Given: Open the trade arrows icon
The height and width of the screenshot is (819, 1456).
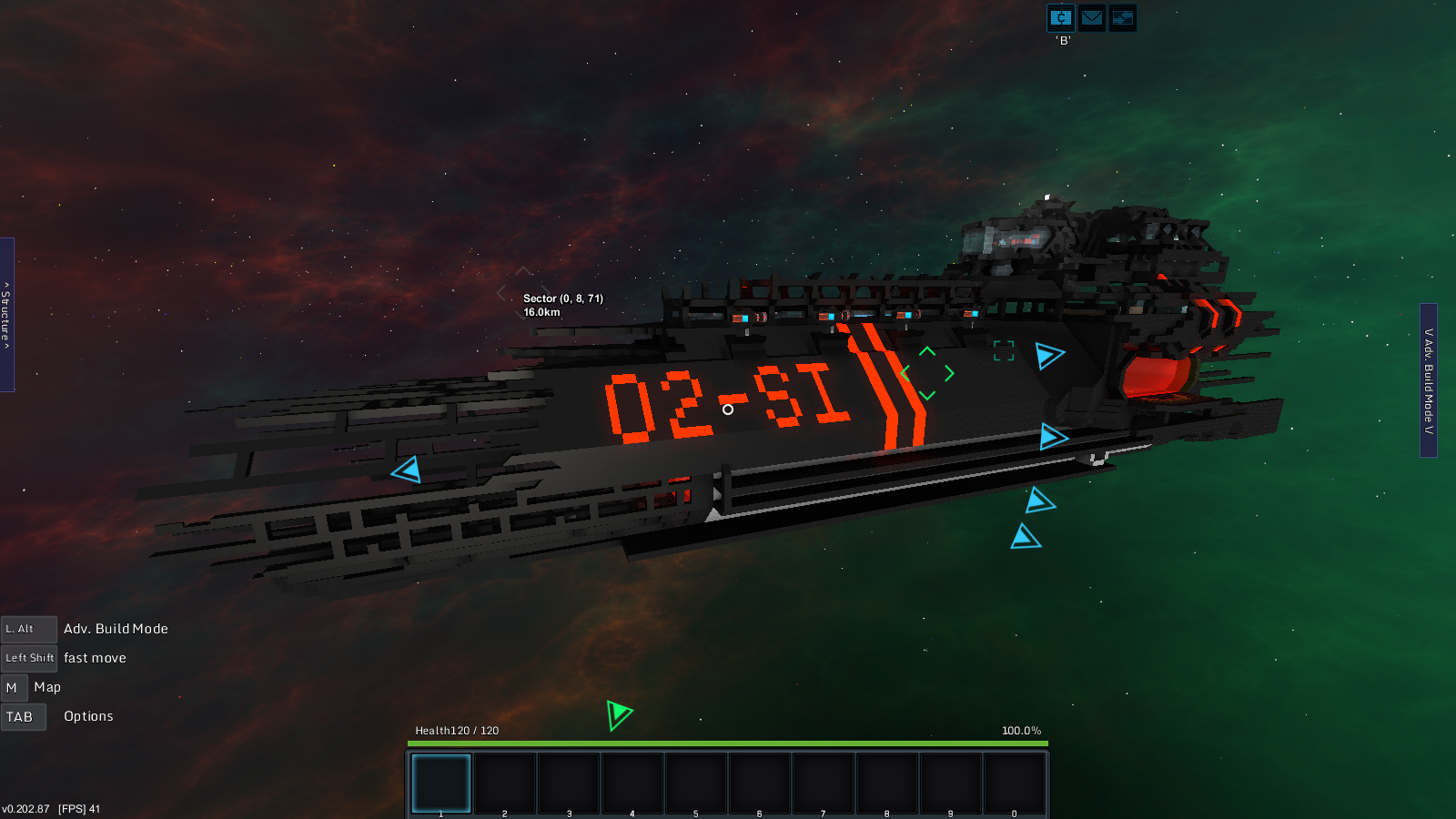Looking at the screenshot, I should [1123, 18].
